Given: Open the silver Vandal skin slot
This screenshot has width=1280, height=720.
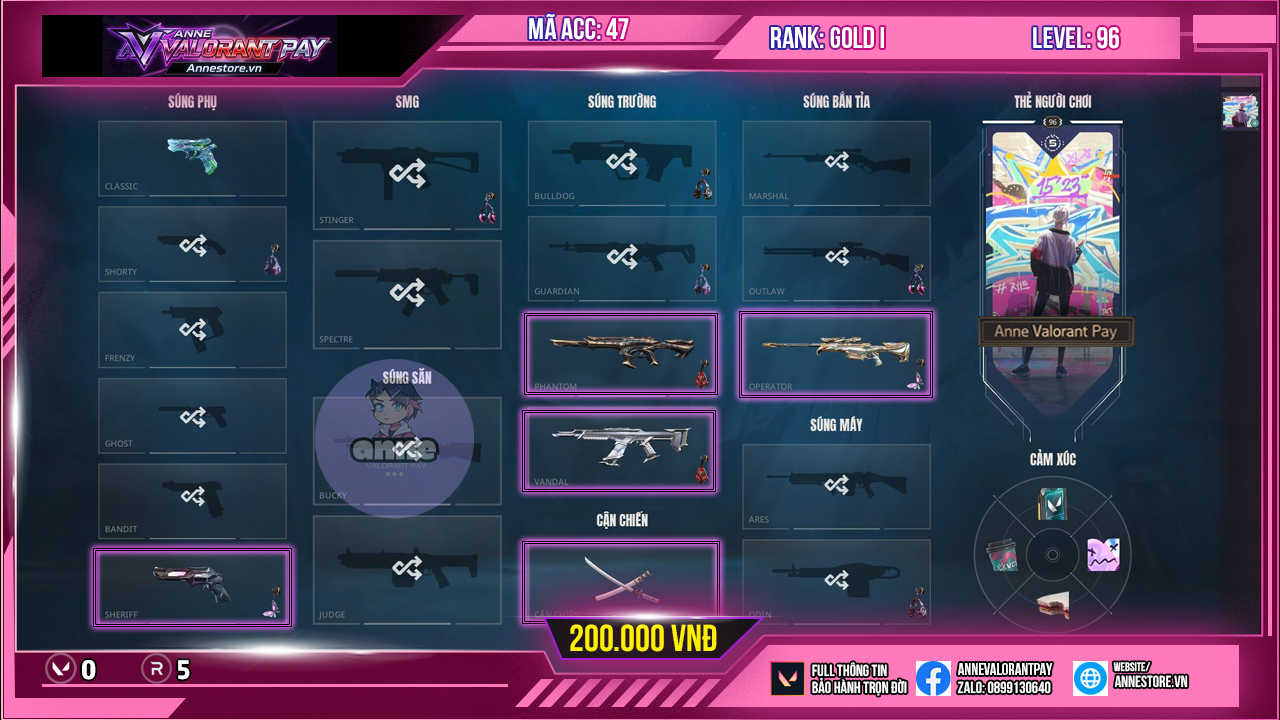Looking at the screenshot, I should click(620, 450).
